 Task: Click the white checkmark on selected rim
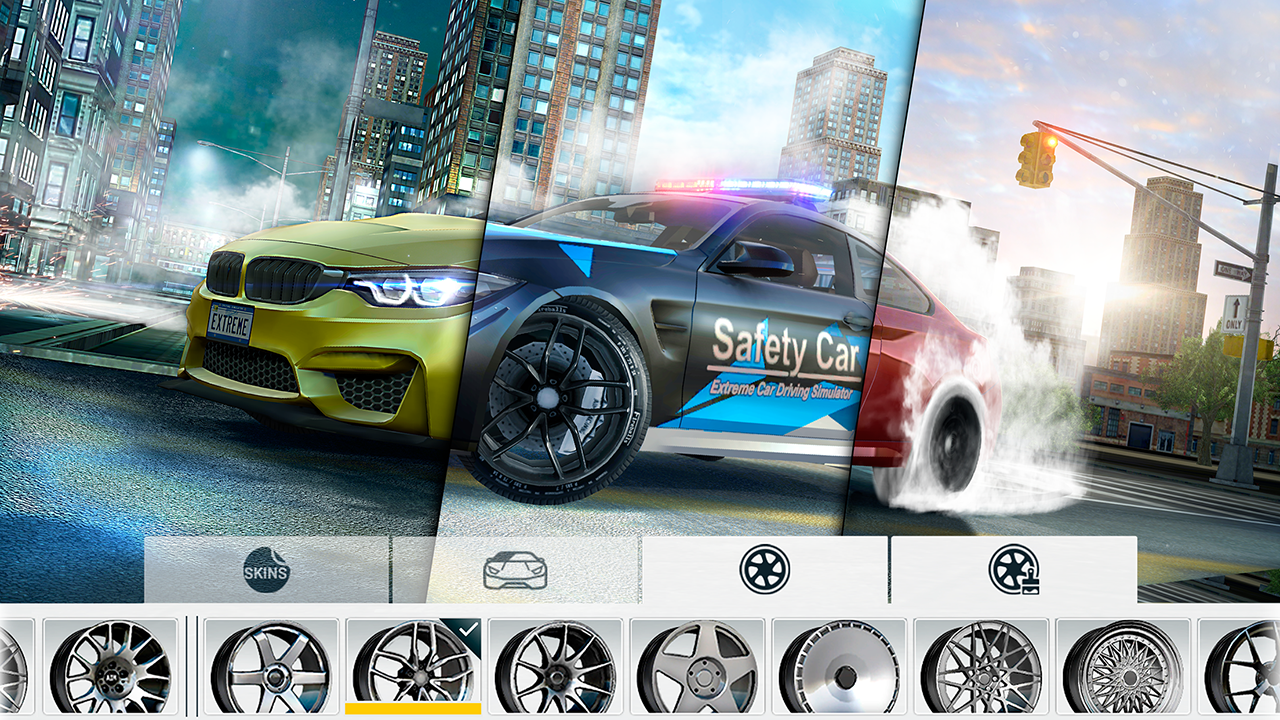[x=466, y=630]
